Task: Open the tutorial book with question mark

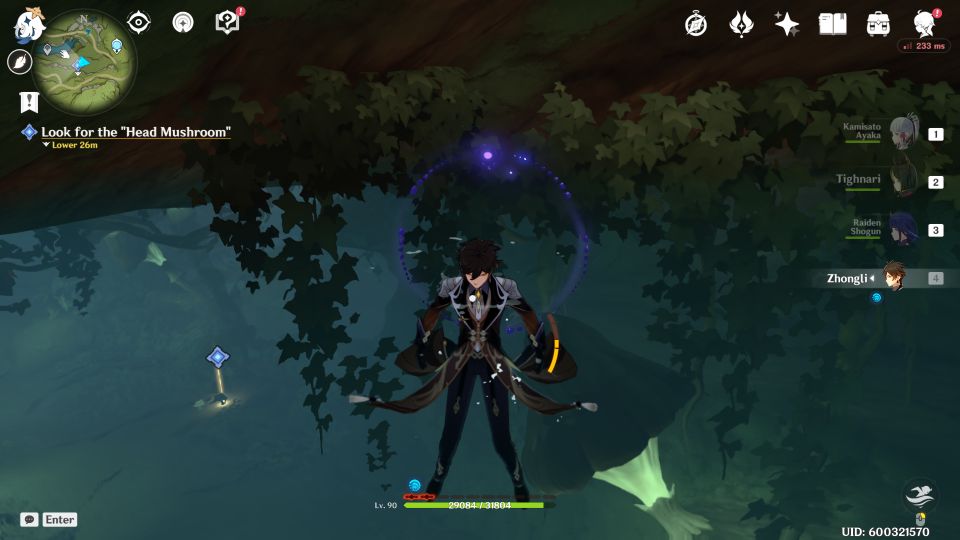Action: tap(227, 22)
